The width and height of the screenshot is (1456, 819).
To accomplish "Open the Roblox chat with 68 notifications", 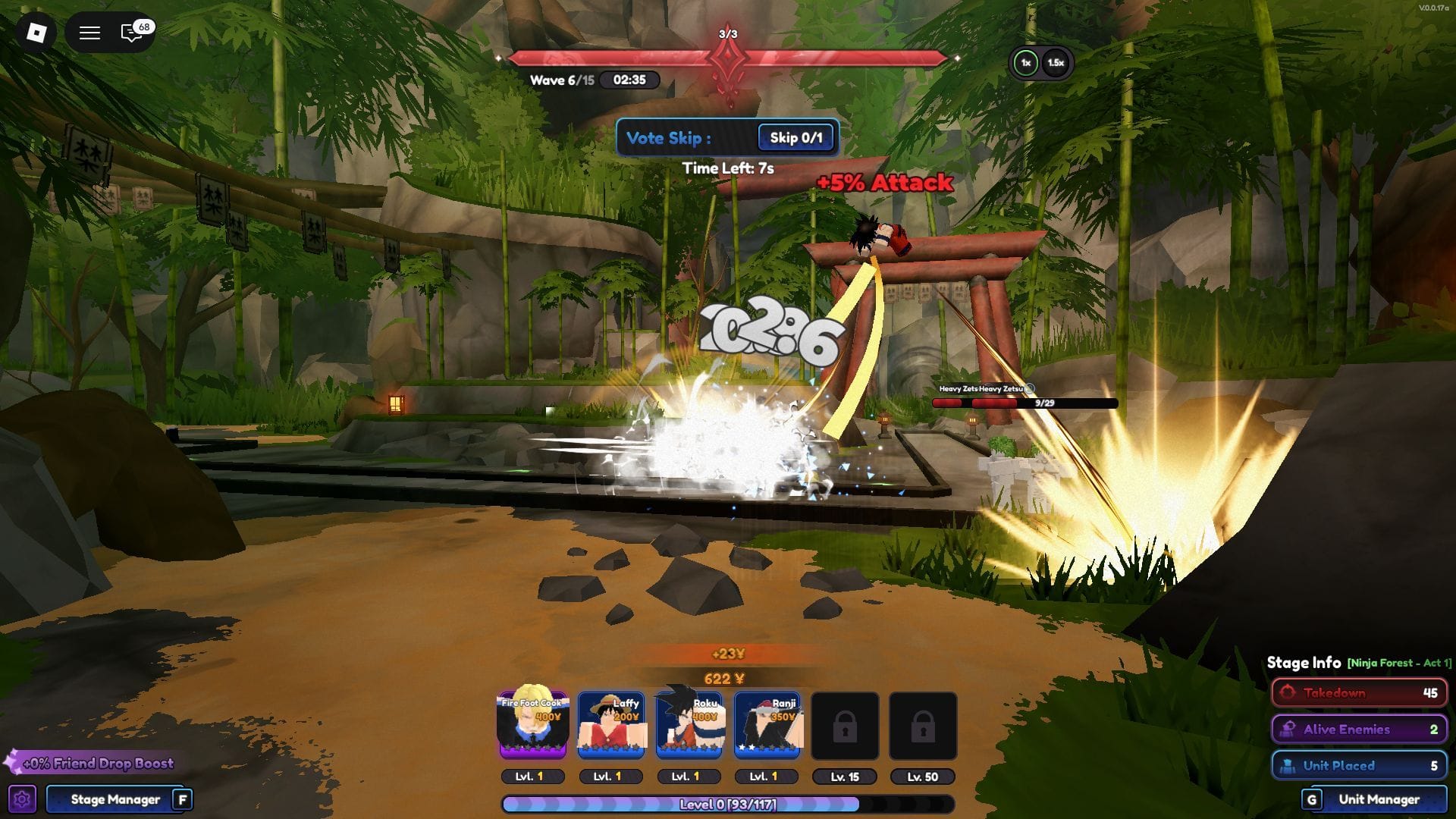I will 130,32.
